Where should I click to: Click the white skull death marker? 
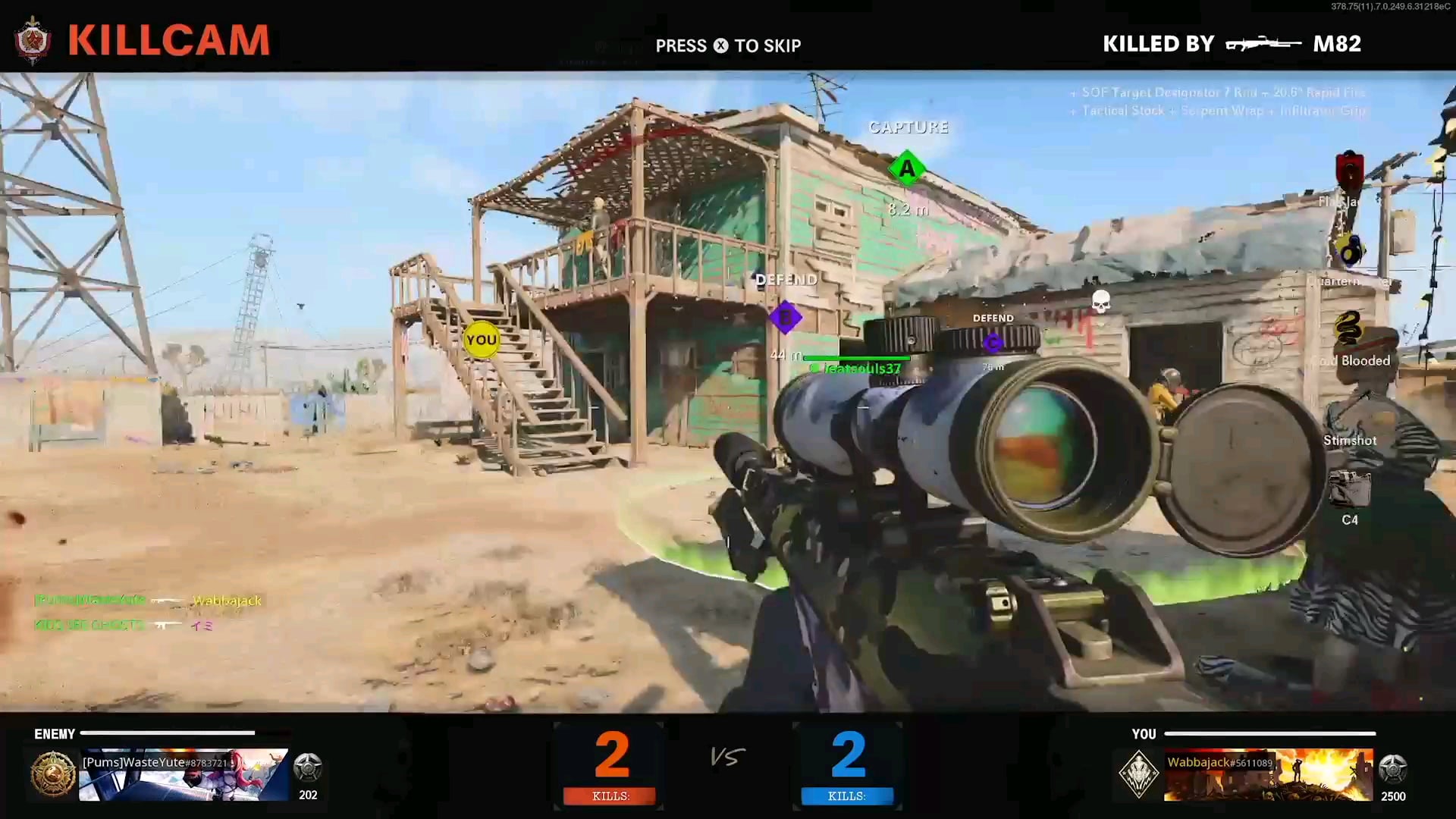[1101, 301]
